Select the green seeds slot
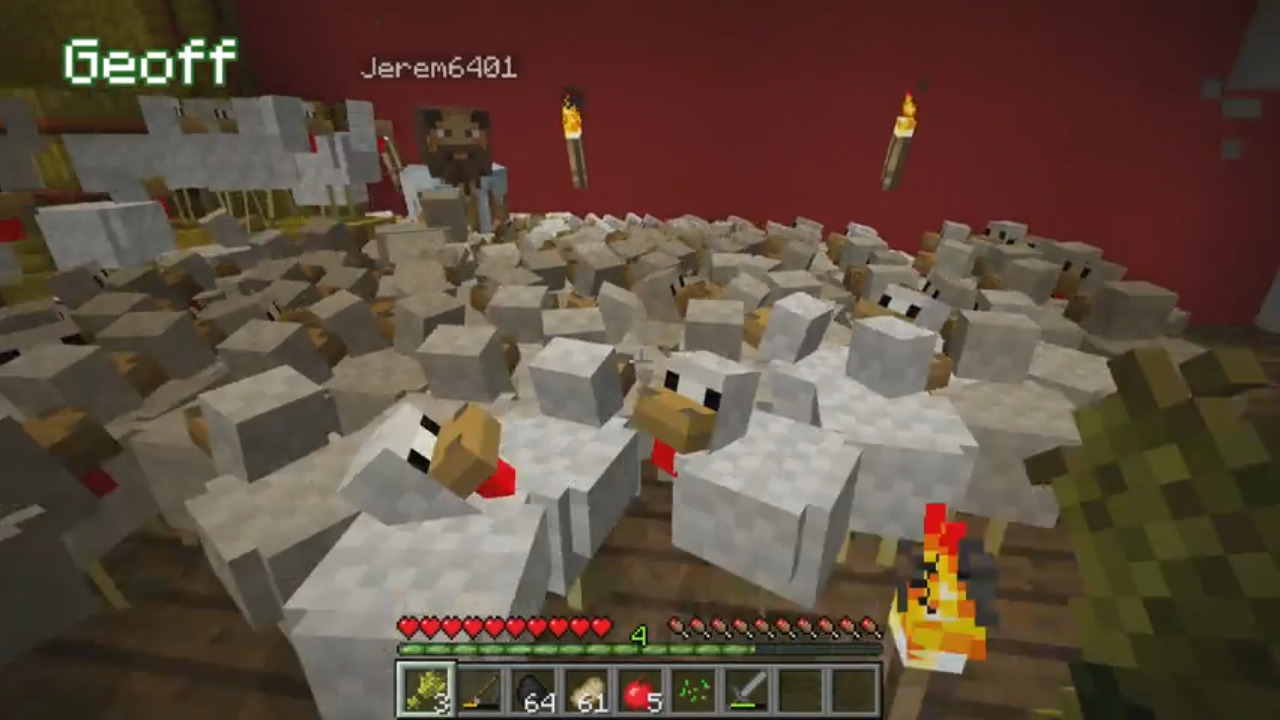The image size is (1280, 720). (694, 689)
